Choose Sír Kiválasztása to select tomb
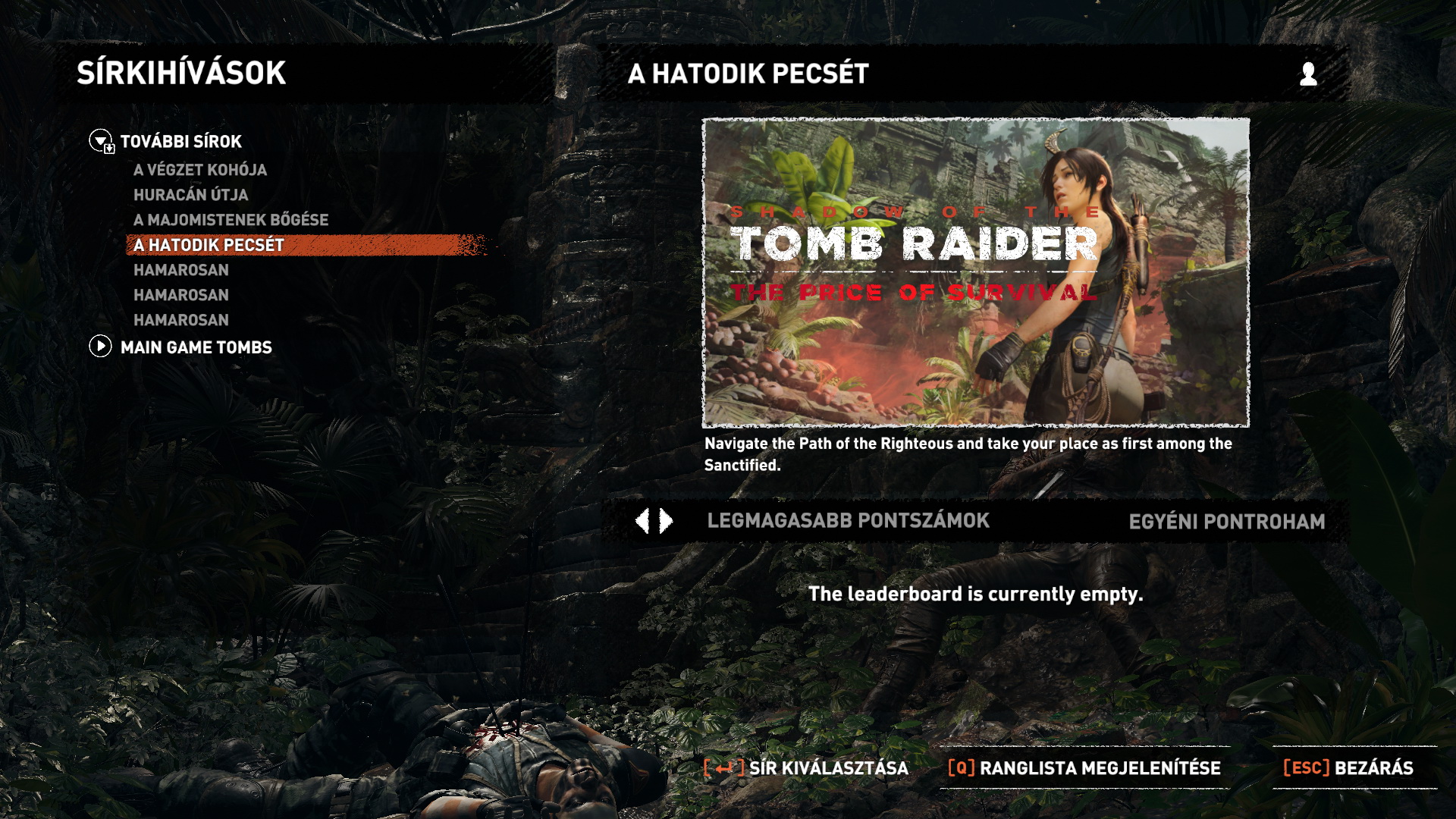The width and height of the screenshot is (1456, 819). point(807,767)
